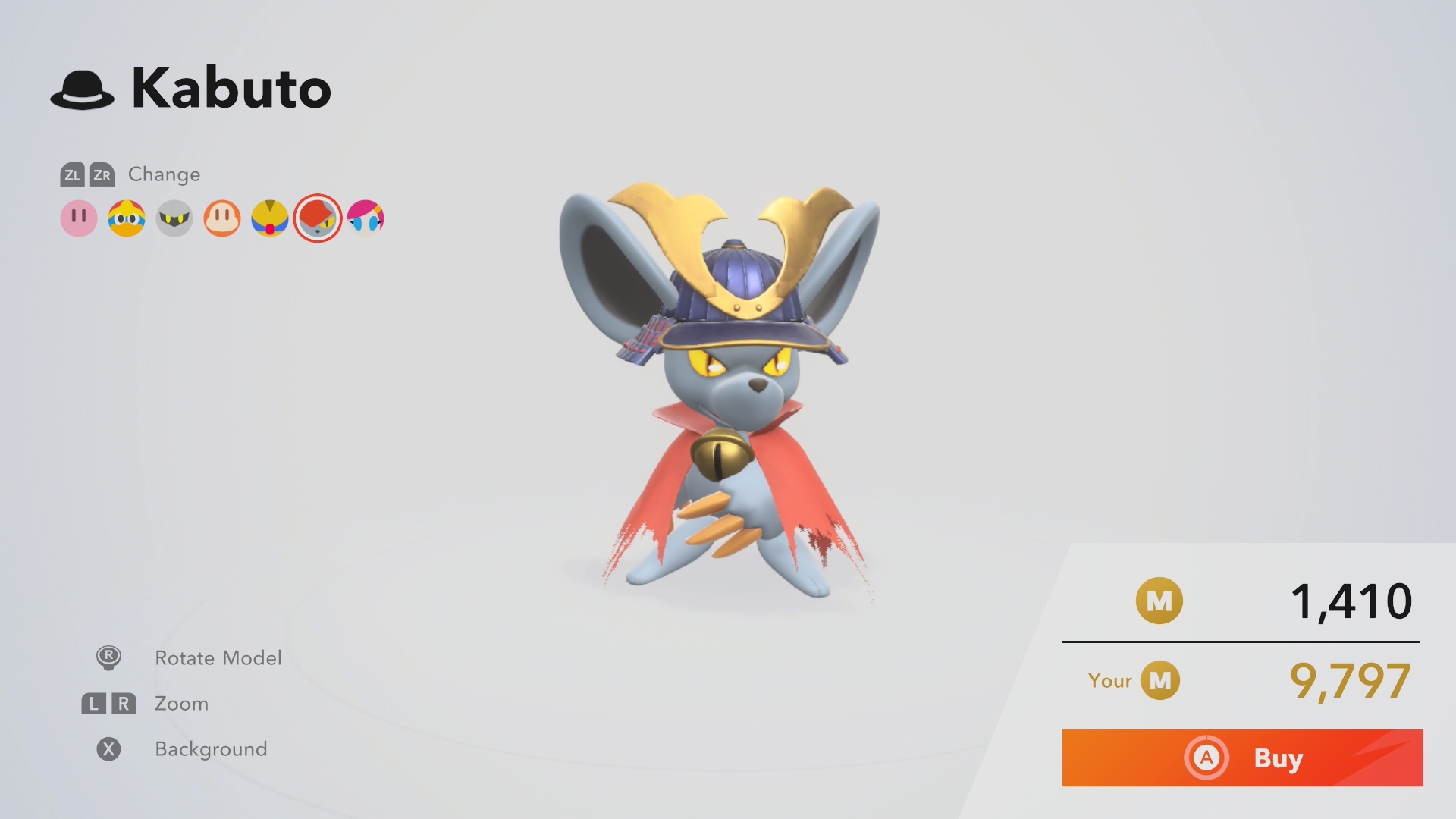The height and width of the screenshot is (819, 1456).
Task: Show the hat on Knuckle Joe
Action: tap(270, 218)
